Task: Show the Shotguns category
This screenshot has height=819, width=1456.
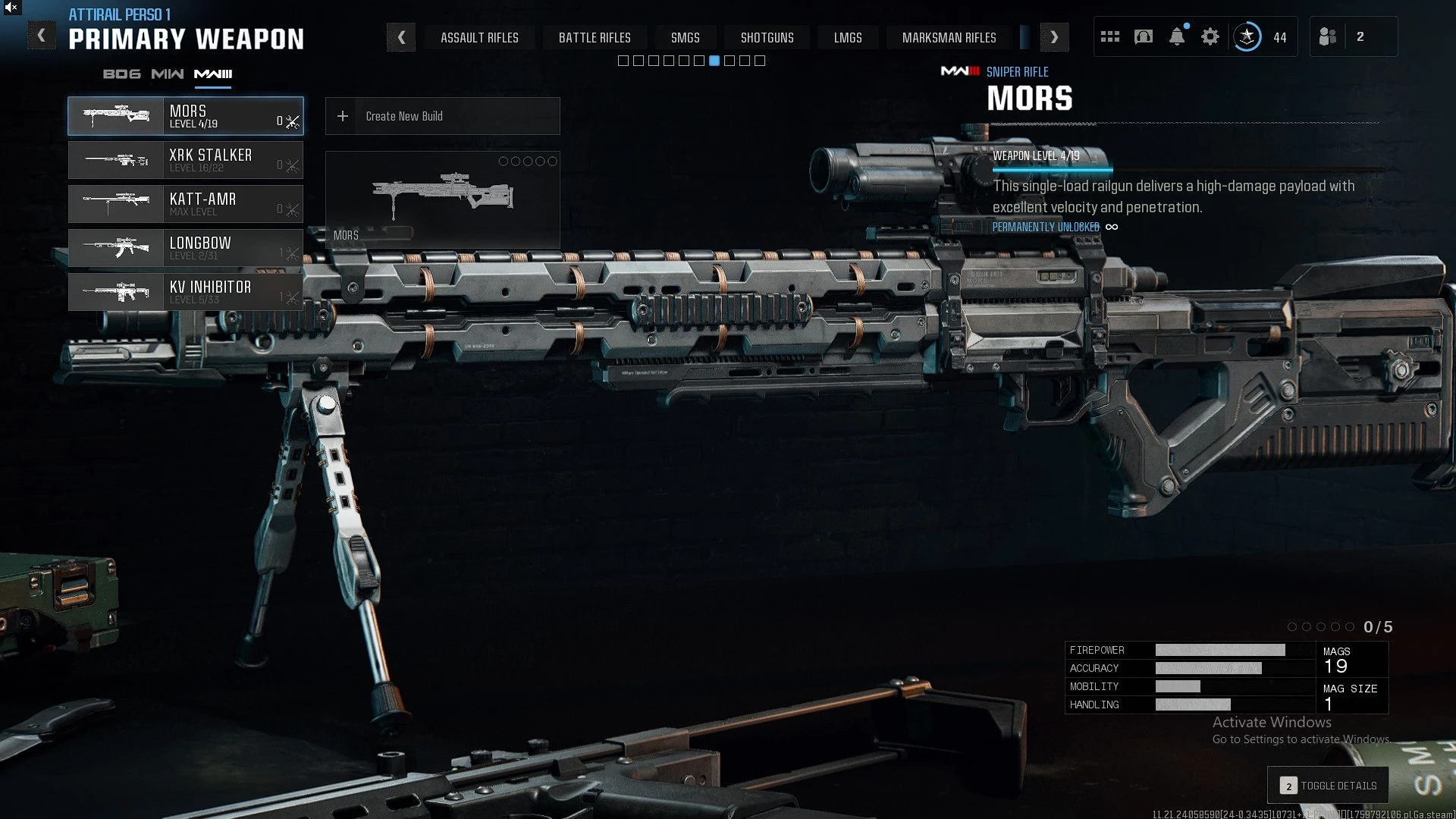Action: pyautogui.click(x=767, y=38)
